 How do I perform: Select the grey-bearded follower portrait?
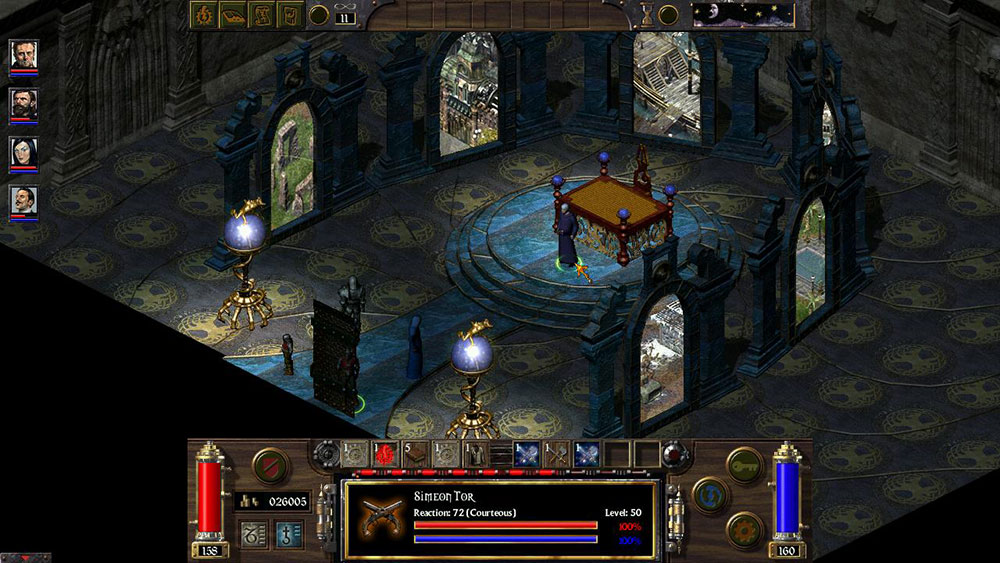coord(24,55)
